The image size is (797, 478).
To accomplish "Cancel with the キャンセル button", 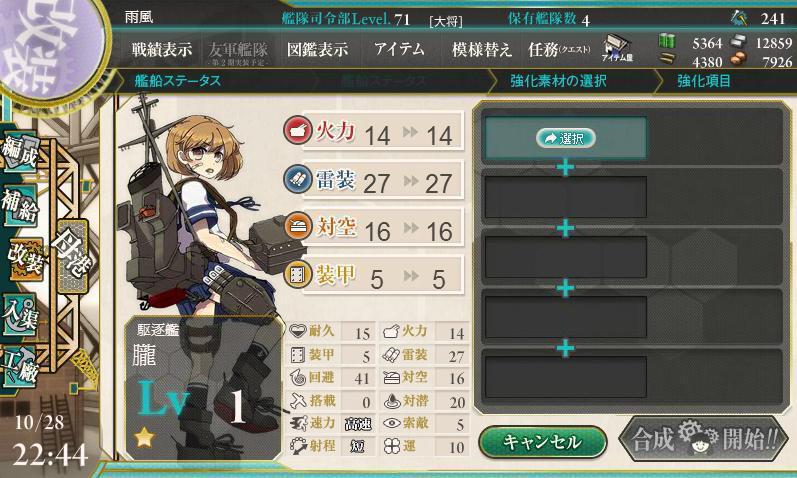I will coord(542,441).
